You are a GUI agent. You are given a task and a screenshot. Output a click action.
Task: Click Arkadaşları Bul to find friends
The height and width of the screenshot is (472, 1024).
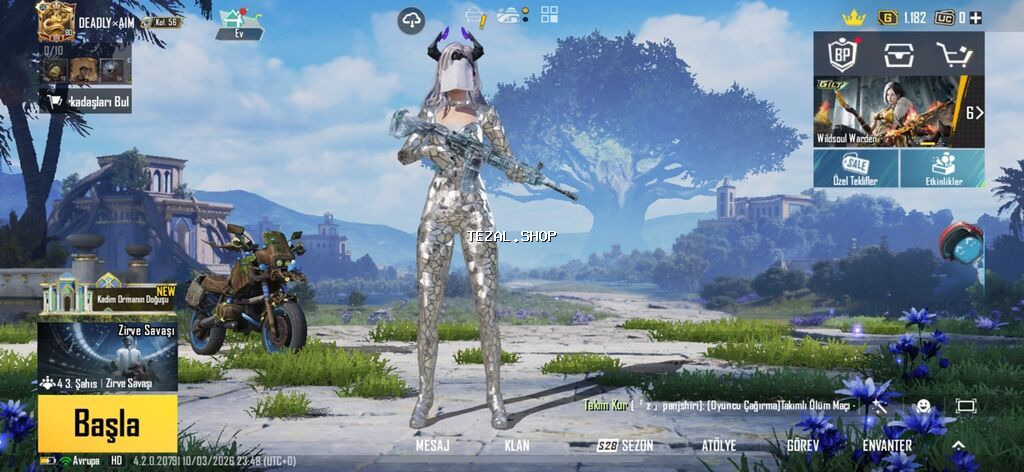pyautogui.click(x=86, y=100)
